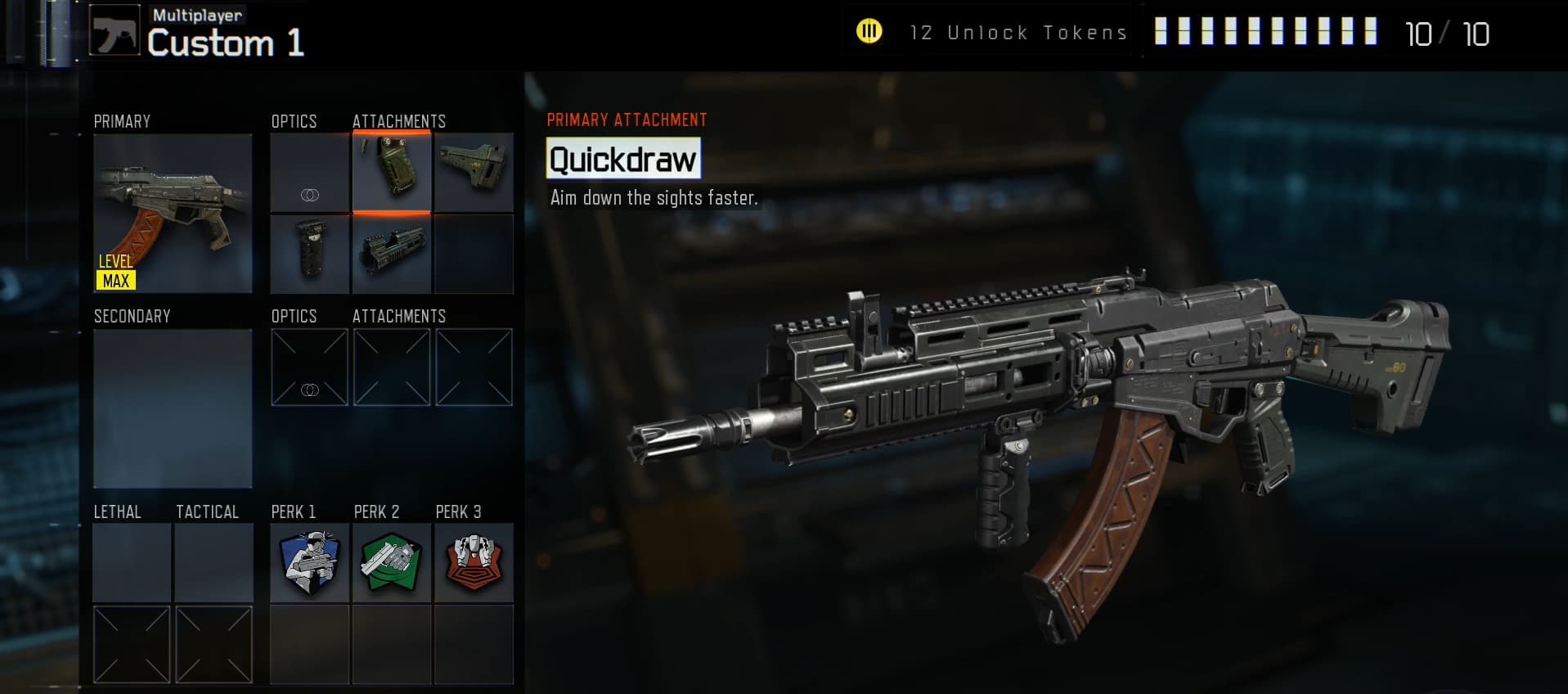Click the weapon silhouette icon beside Custom 1
The width and height of the screenshot is (1568, 694).
point(115,31)
